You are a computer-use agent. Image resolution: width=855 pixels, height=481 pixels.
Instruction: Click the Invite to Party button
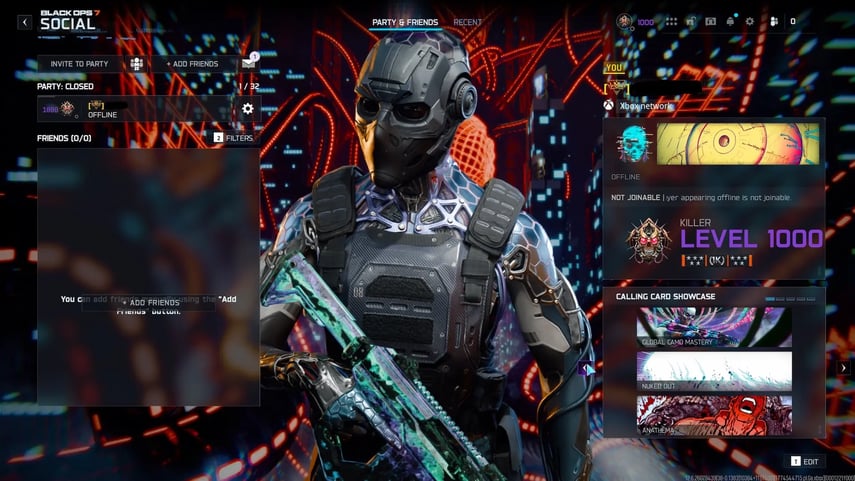click(x=80, y=64)
